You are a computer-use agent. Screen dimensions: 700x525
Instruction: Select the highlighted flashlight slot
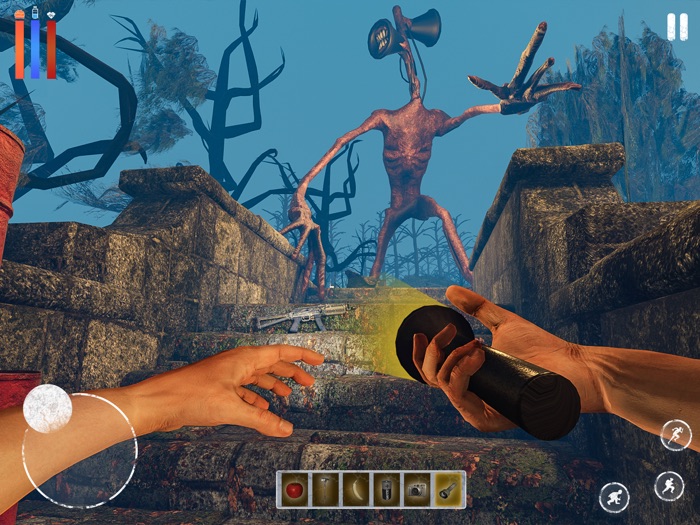point(448,490)
